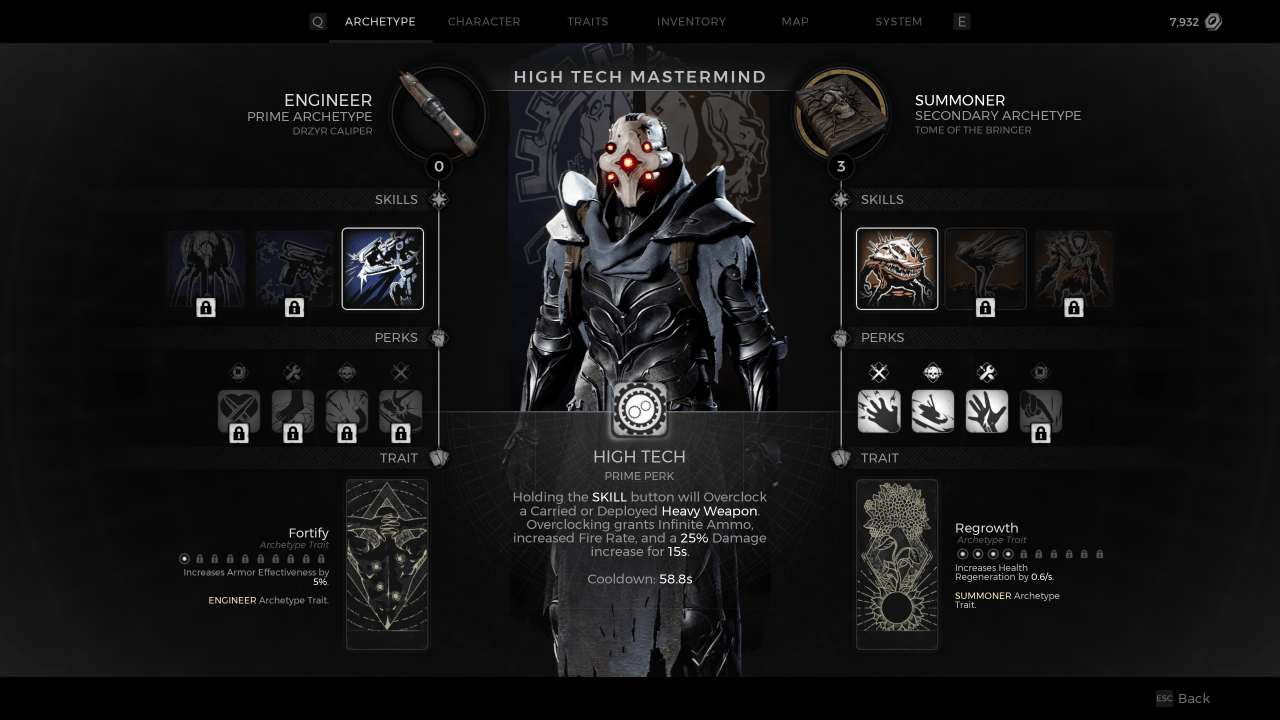Open the INVENTORY tab

tap(691, 21)
